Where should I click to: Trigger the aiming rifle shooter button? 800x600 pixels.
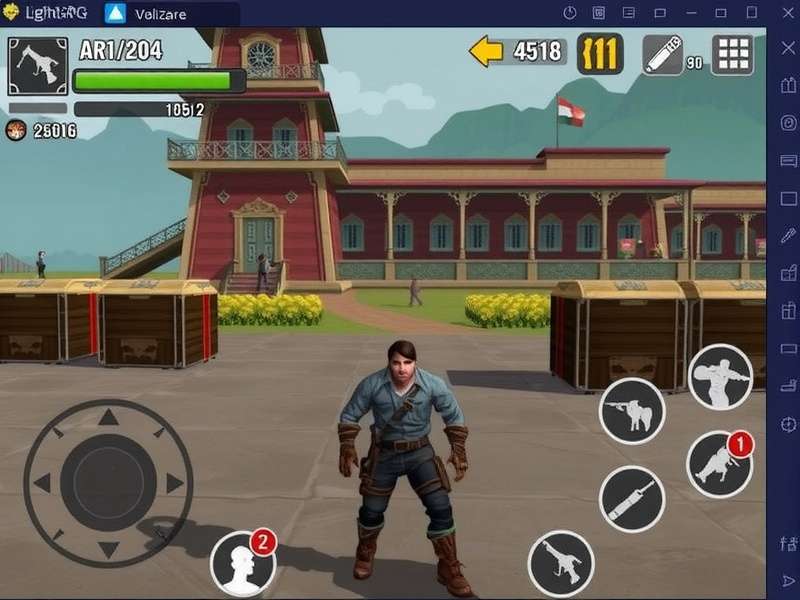click(x=631, y=411)
